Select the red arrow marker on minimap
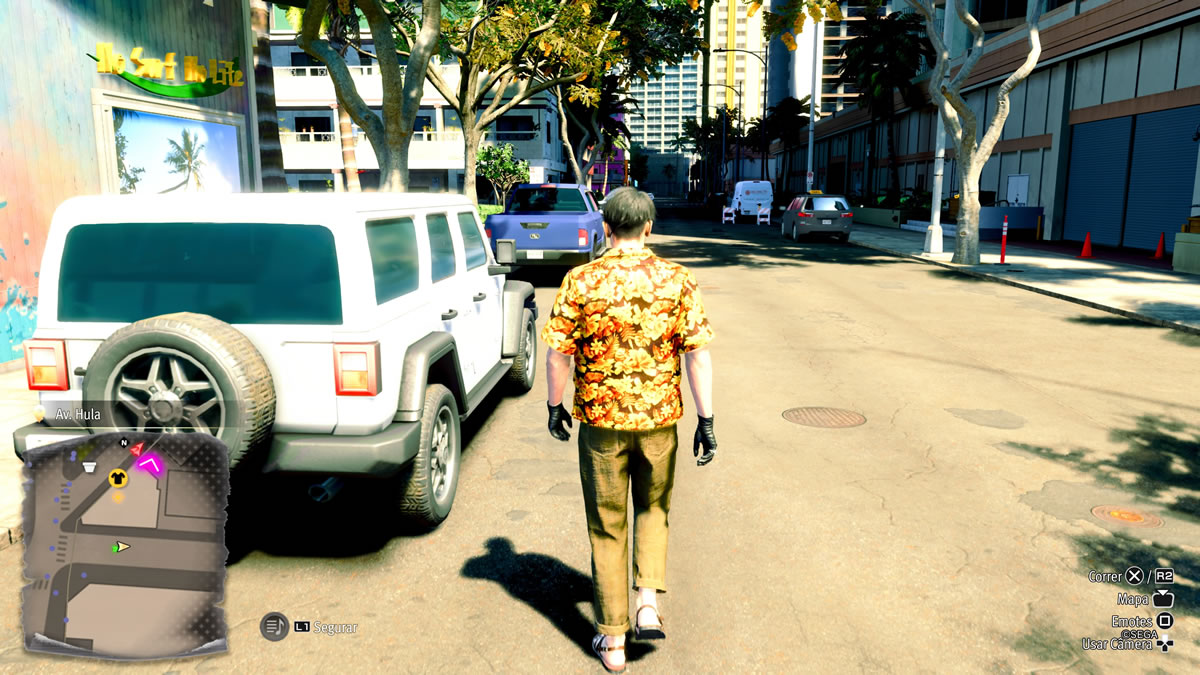The height and width of the screenshot is (675, 1200). tap(137, 449)
